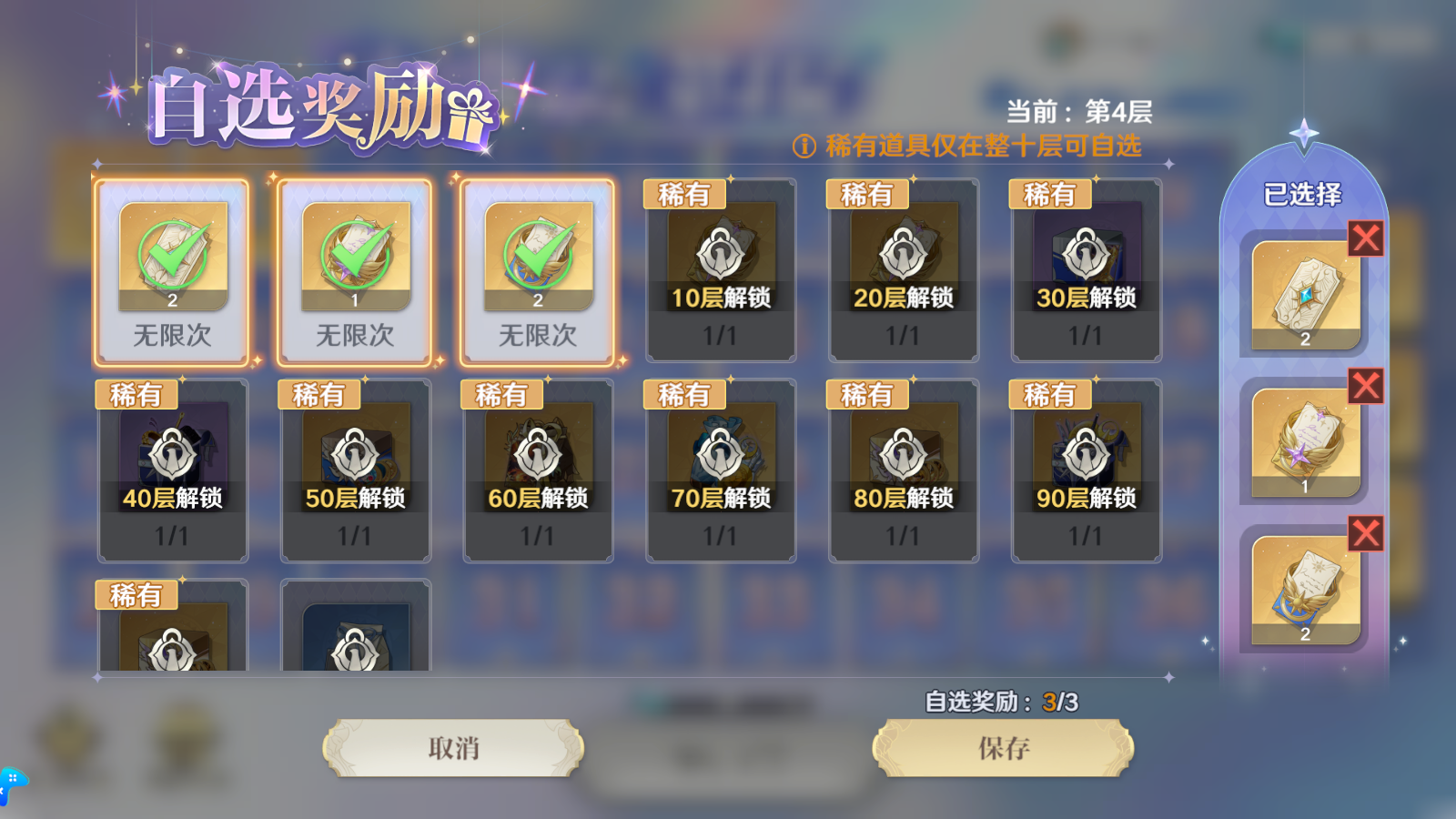Deselect the first checked 无限次 reward

tap(172, 259)
